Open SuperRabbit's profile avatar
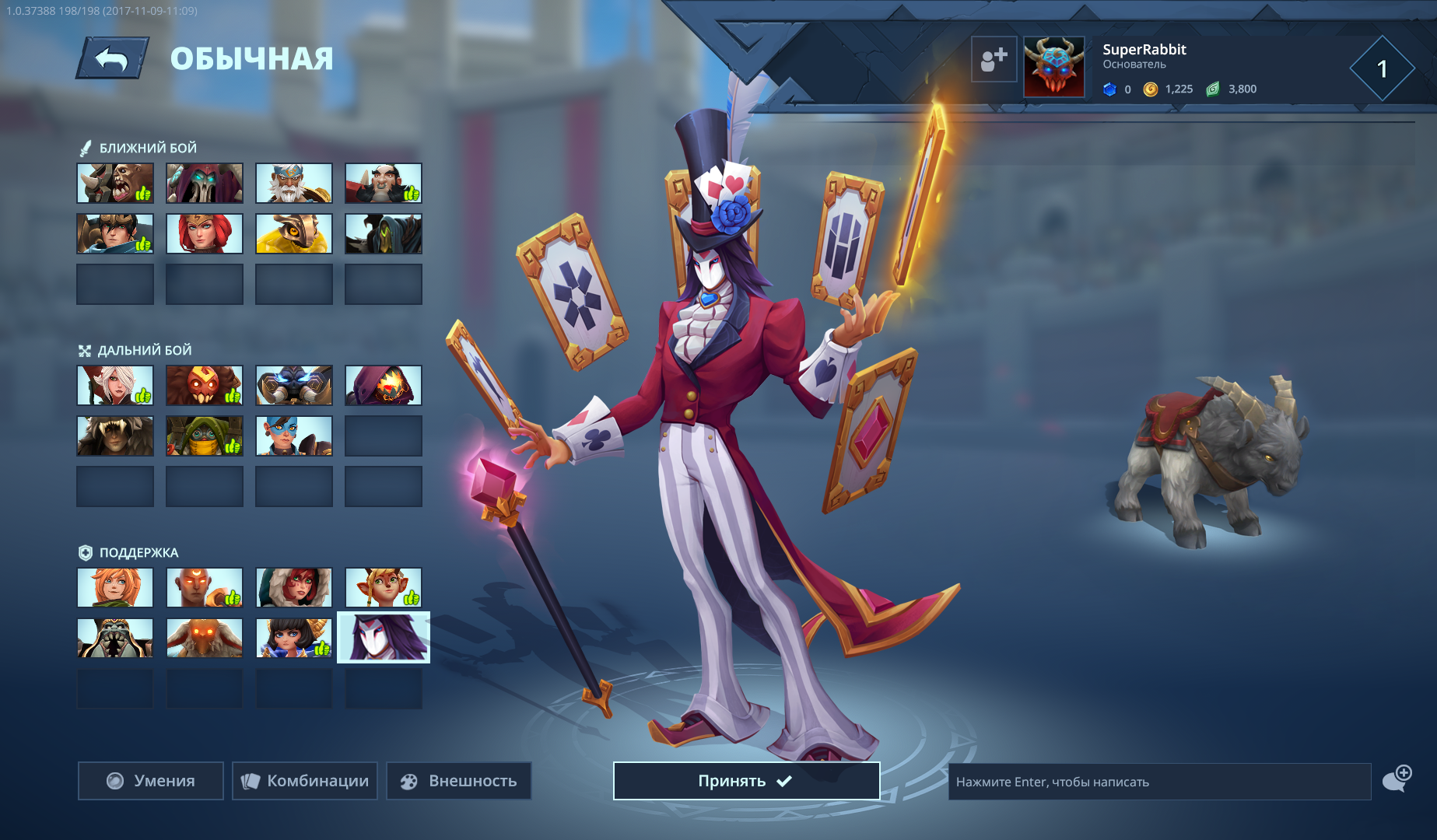 [1053, 67]
